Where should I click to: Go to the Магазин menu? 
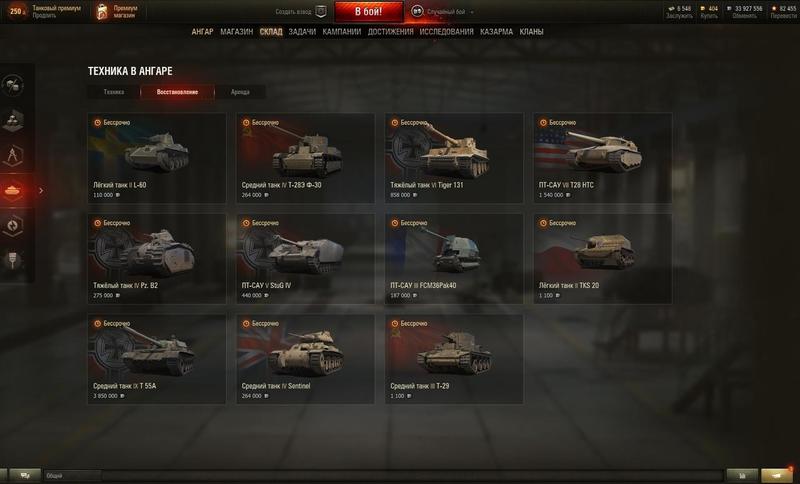point(237,32)
